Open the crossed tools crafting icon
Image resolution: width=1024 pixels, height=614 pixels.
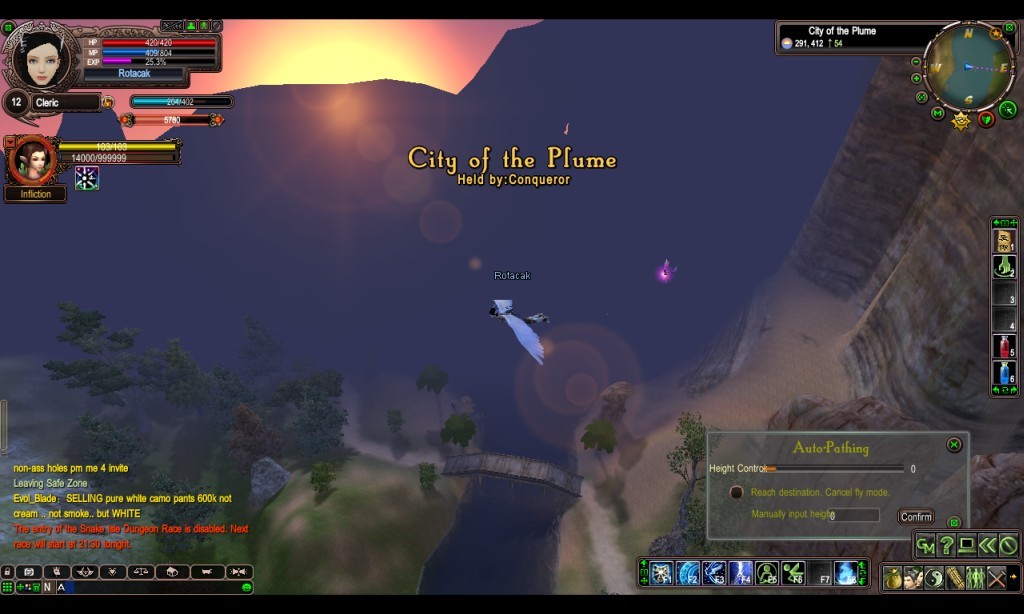pos(996,578)
